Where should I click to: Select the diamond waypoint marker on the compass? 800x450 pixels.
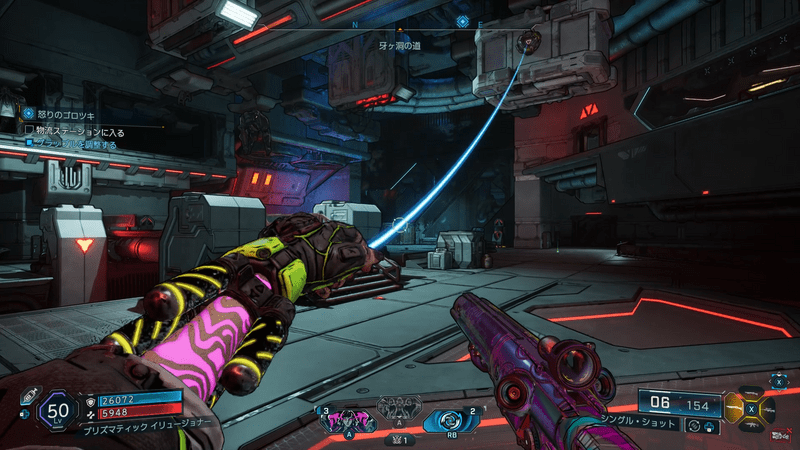[x=462, y=21]
